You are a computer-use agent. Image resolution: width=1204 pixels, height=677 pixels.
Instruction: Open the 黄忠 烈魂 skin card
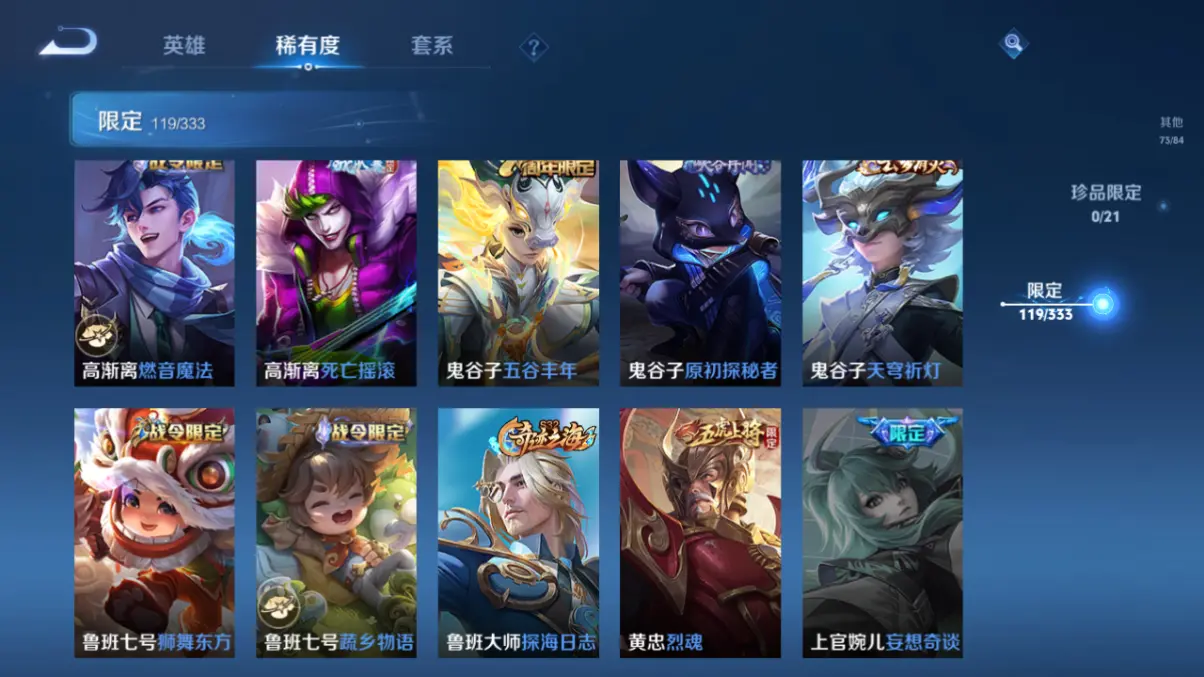point(700,532)
